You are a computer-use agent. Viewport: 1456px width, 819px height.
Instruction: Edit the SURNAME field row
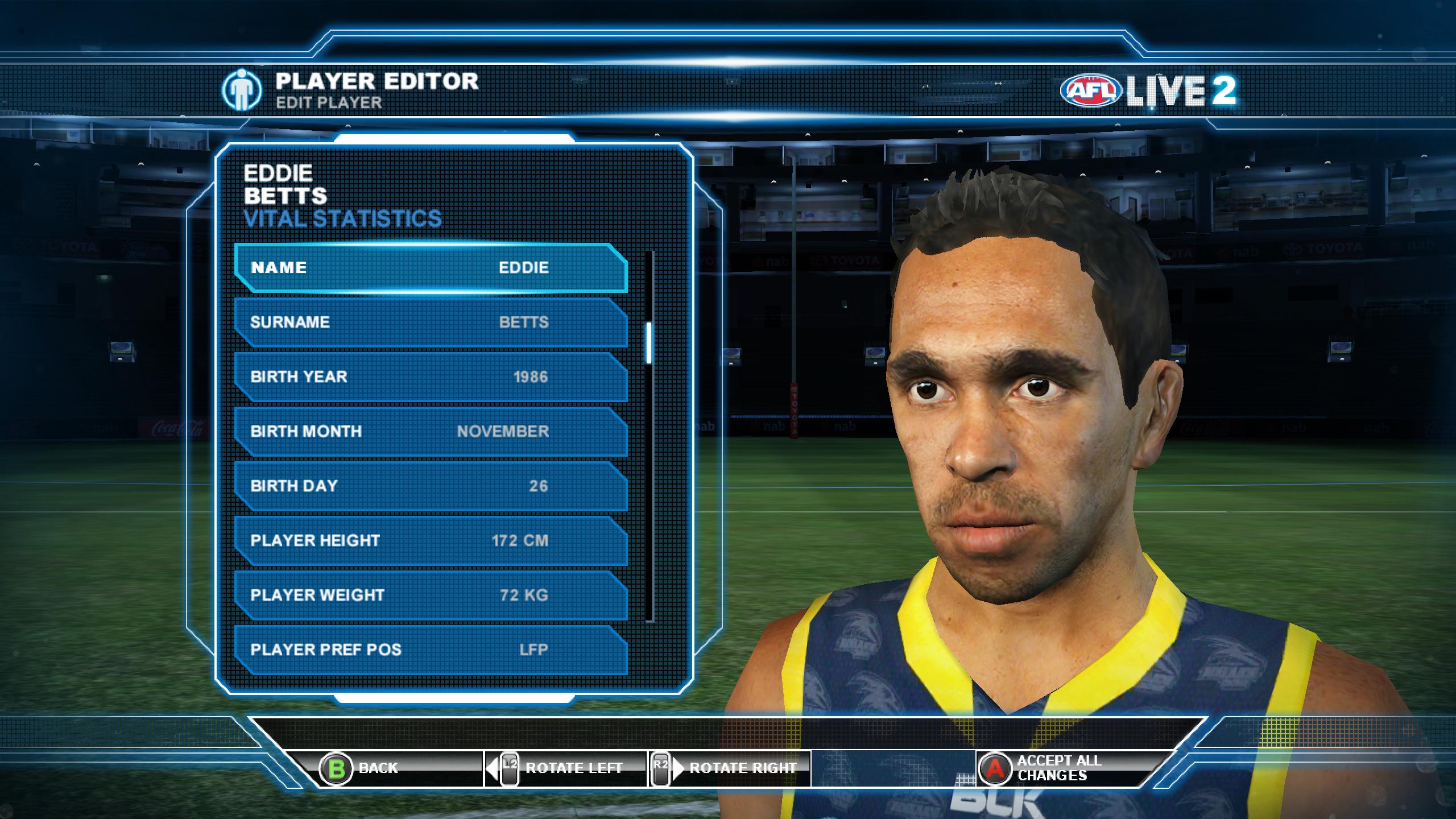(431, 322)
